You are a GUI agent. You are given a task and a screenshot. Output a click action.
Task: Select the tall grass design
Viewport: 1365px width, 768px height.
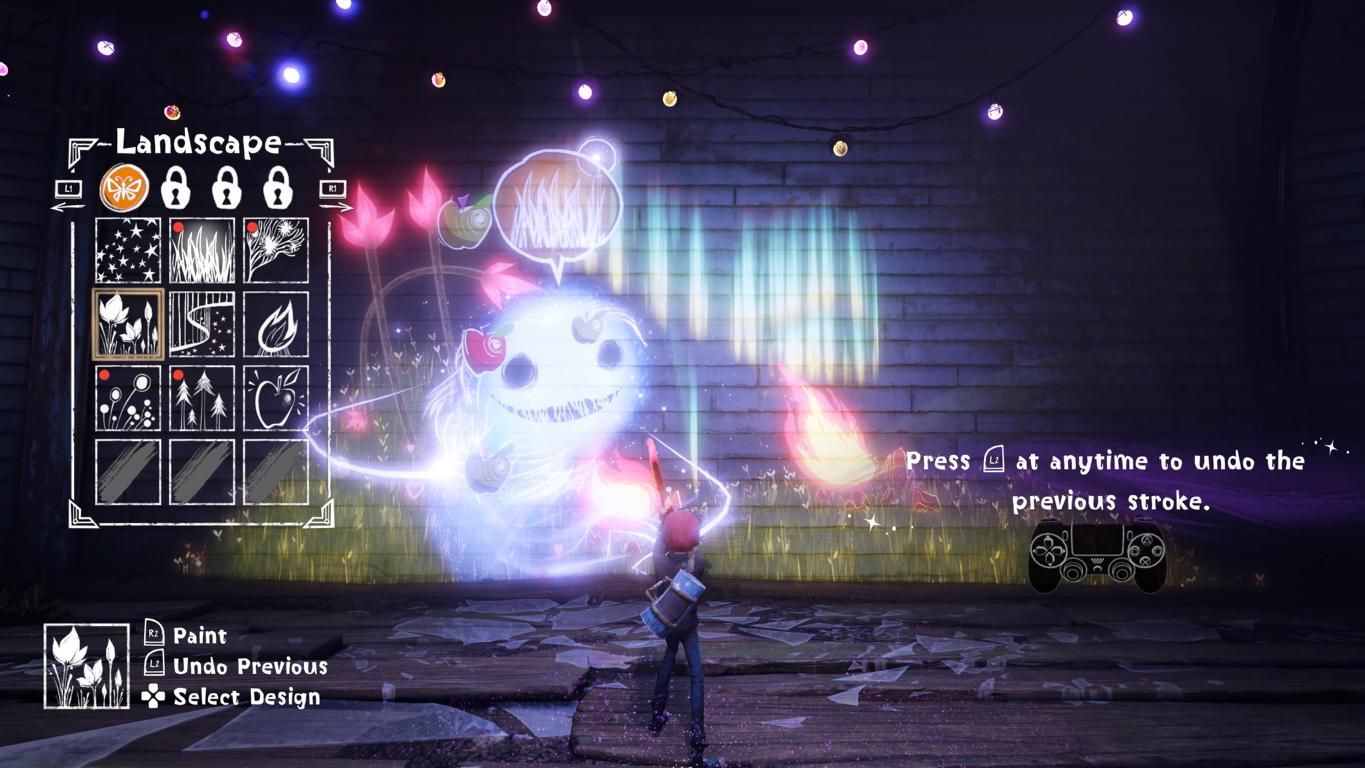tap(202, 251)
